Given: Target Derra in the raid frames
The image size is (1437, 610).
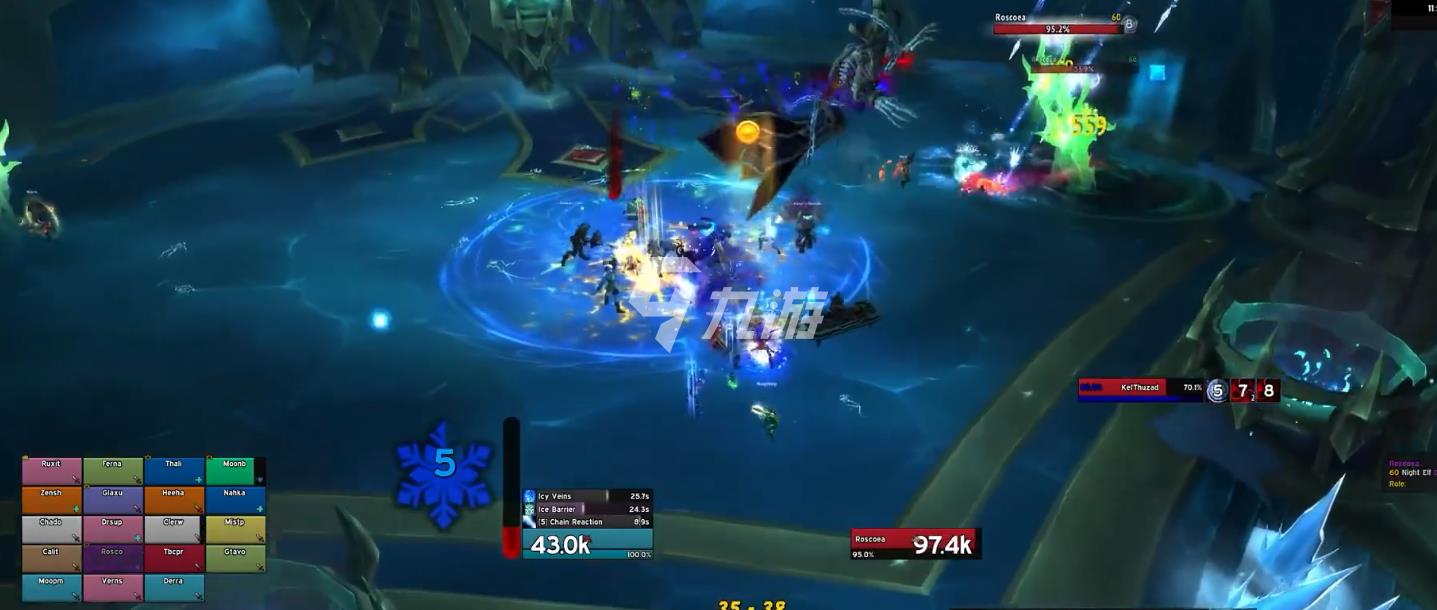Looking at the screenshot, I should [174, 587].
